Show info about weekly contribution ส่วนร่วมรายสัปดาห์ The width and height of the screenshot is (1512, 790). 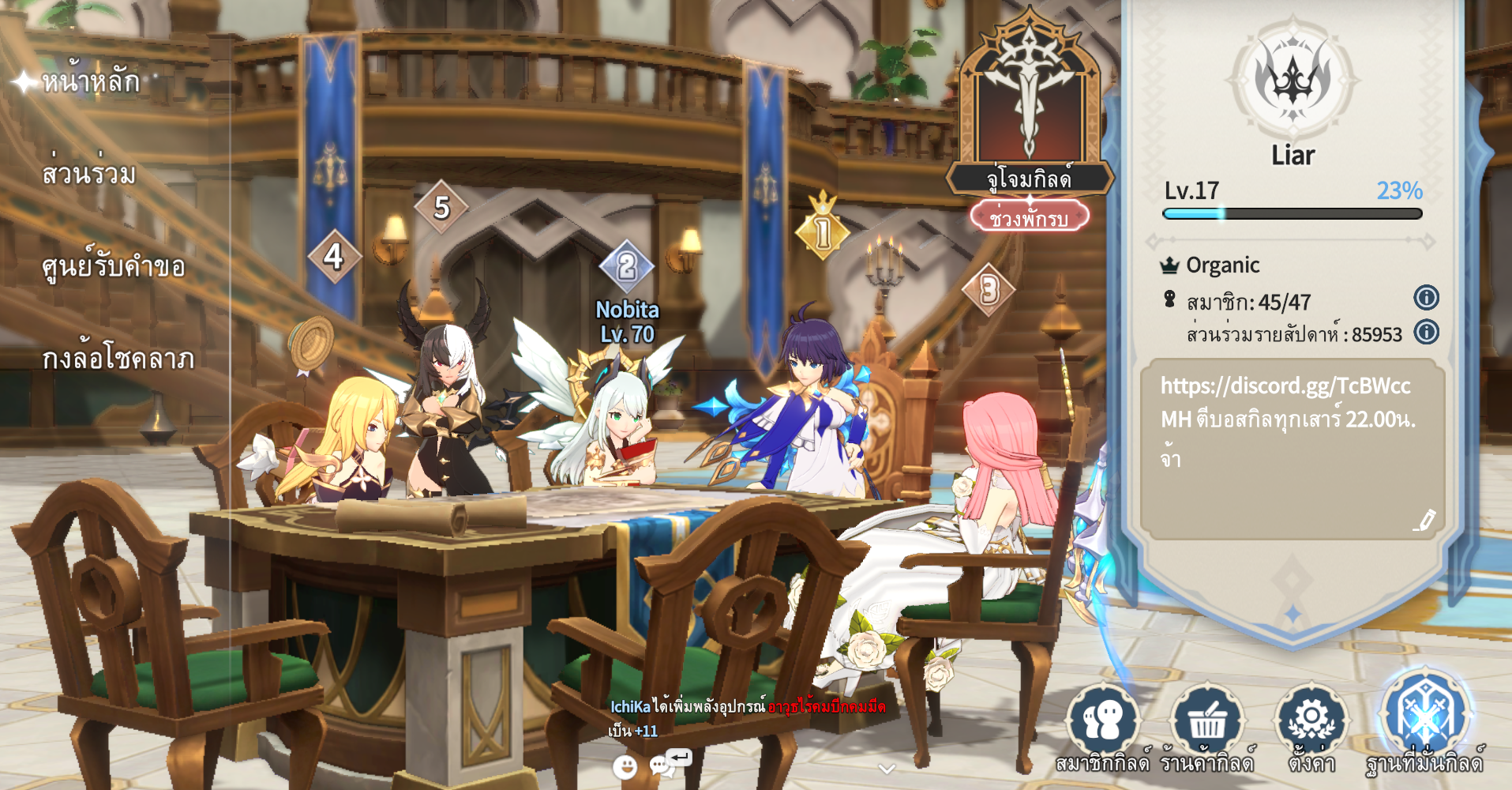(x=1426, y=332)
